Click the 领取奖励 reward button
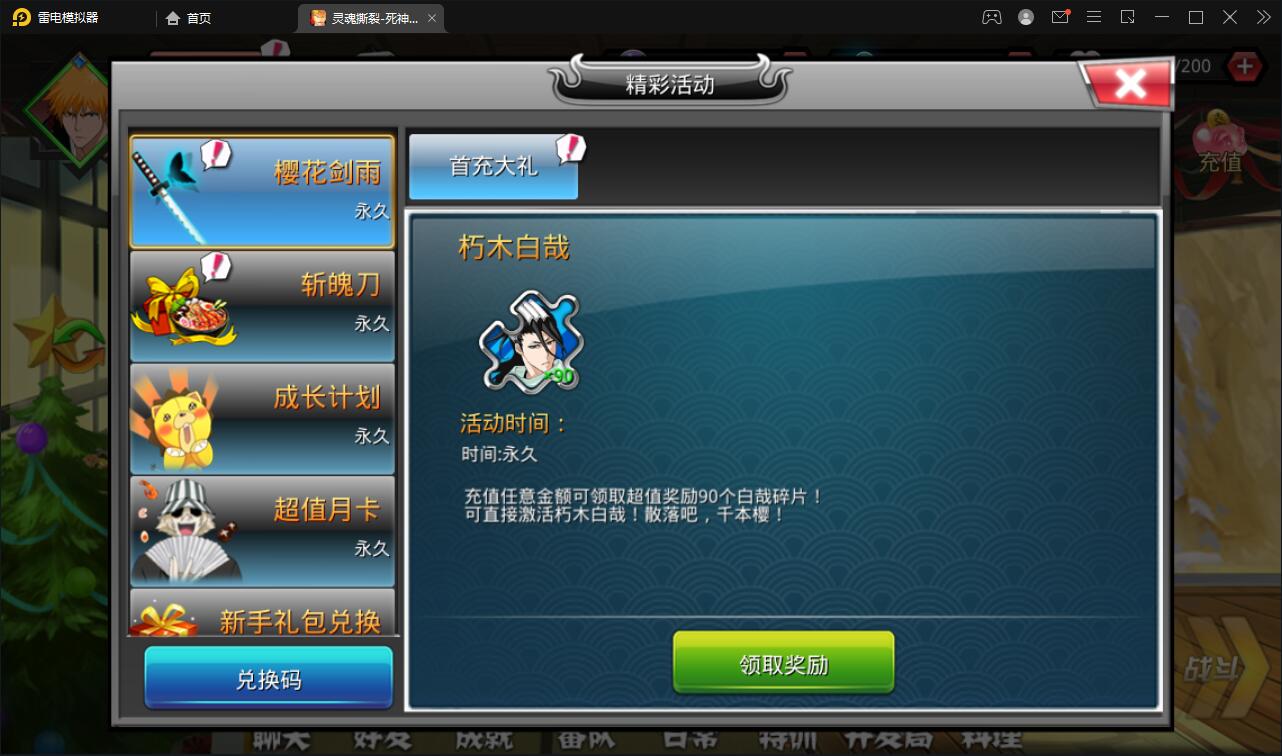Viewport: 1282px width, 756px height. pos(783,662)
